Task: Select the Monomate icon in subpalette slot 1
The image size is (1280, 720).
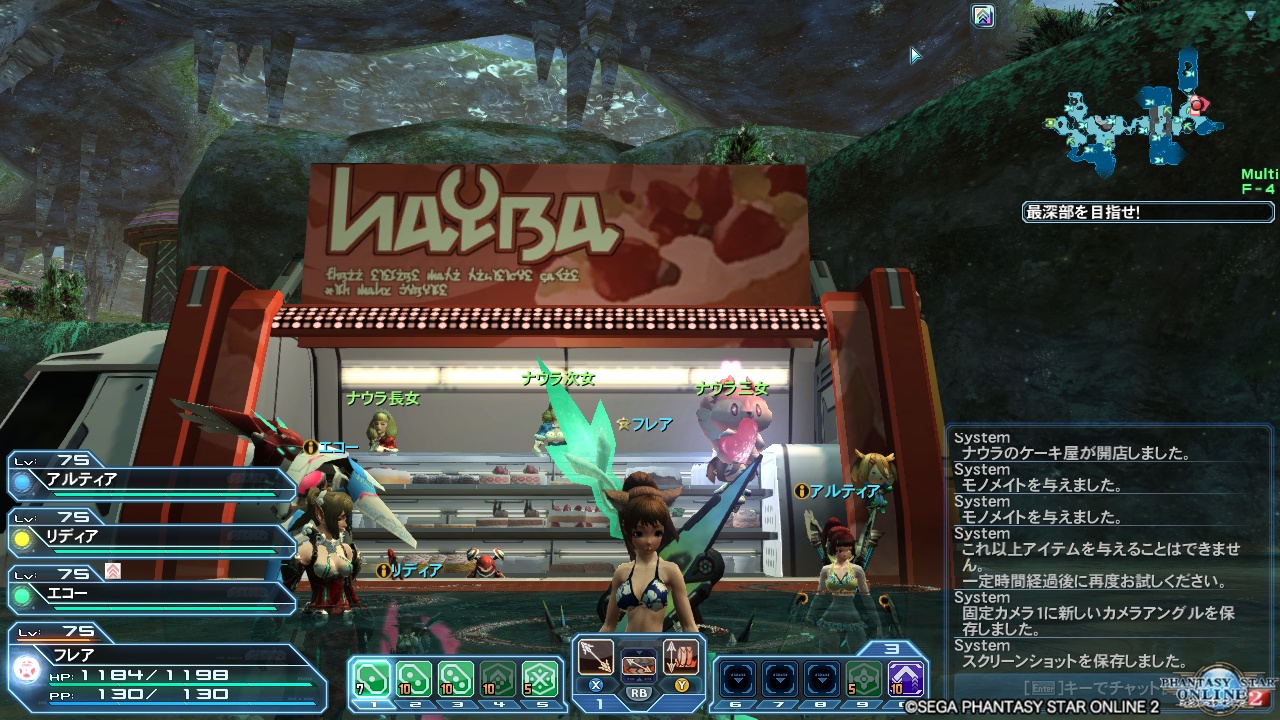Action: 371,678
